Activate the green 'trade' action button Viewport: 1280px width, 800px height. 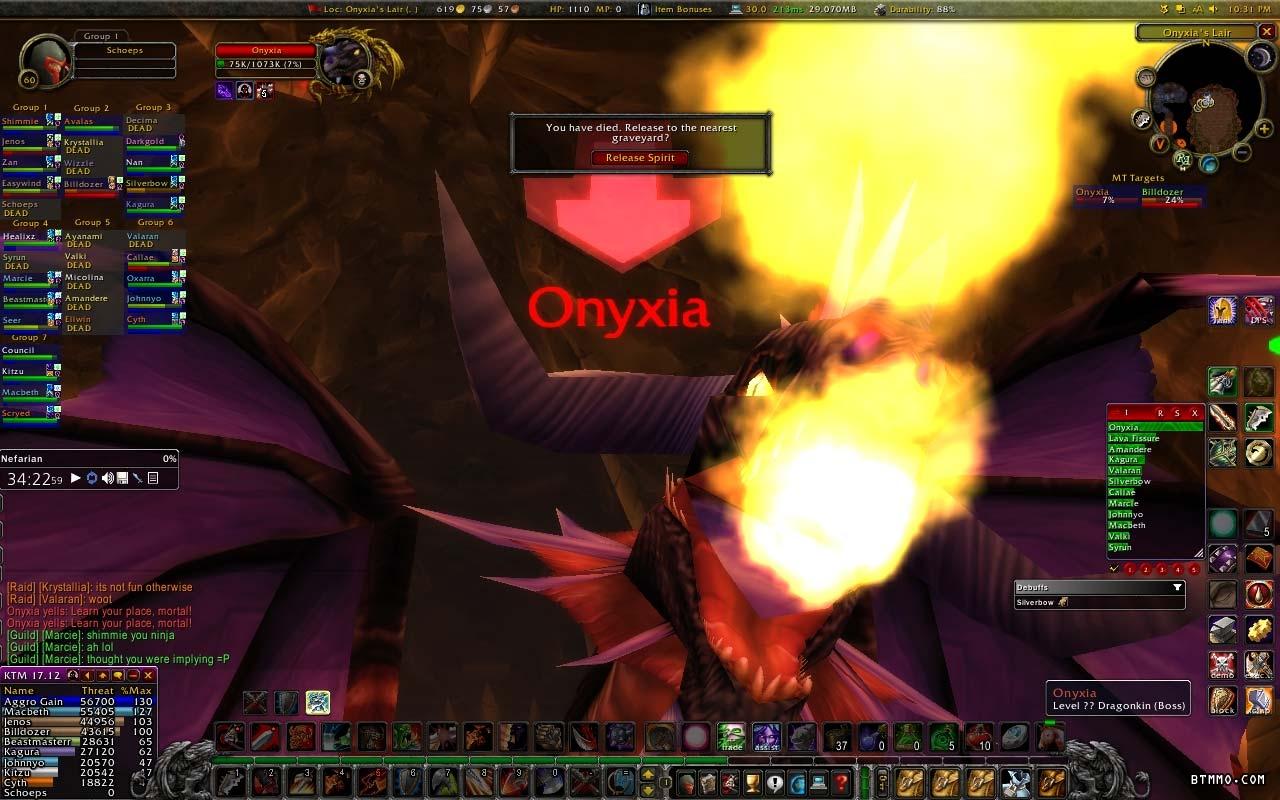732,737
